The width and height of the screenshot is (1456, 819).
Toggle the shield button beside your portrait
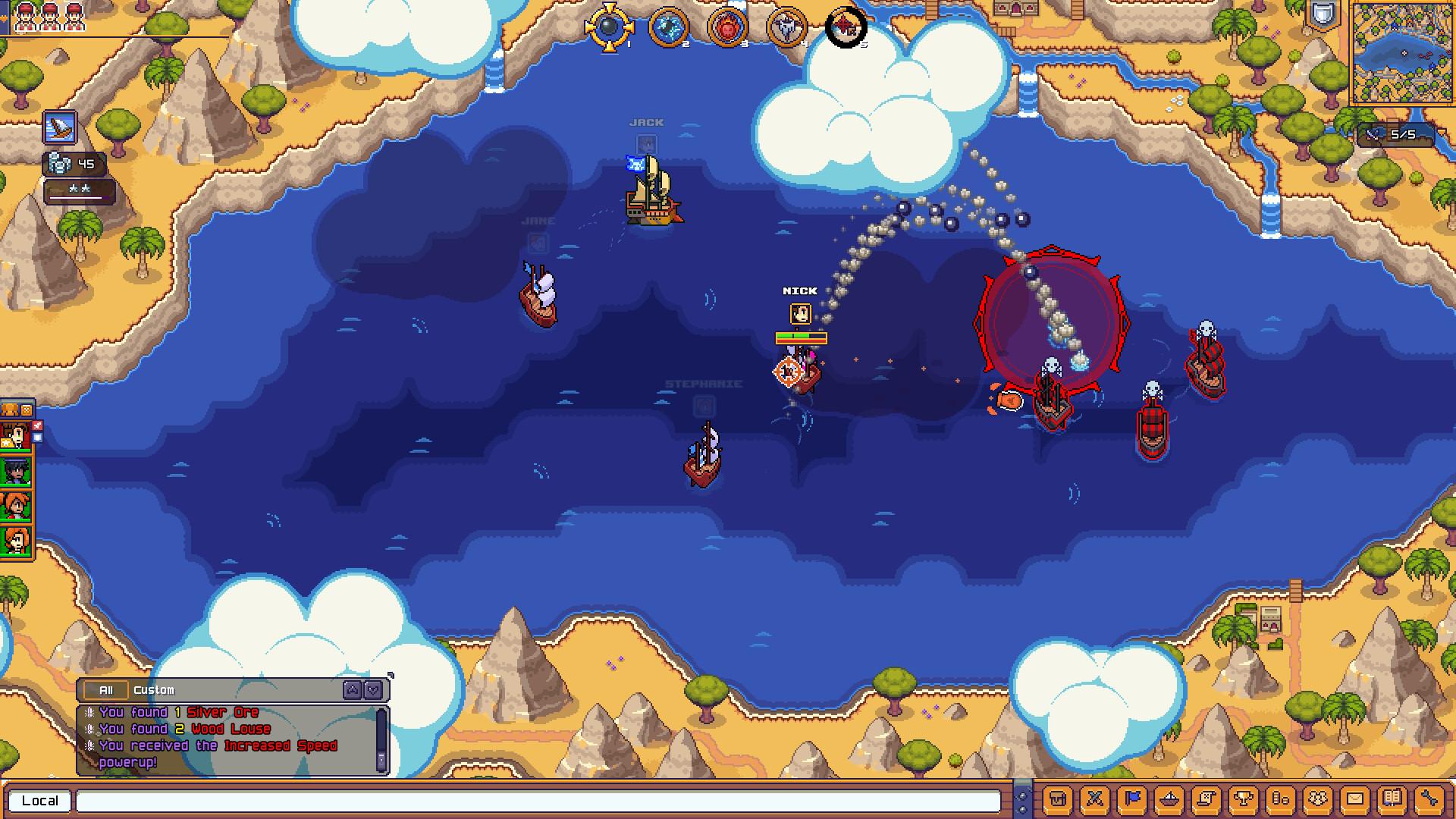click(x=37, y=438)
